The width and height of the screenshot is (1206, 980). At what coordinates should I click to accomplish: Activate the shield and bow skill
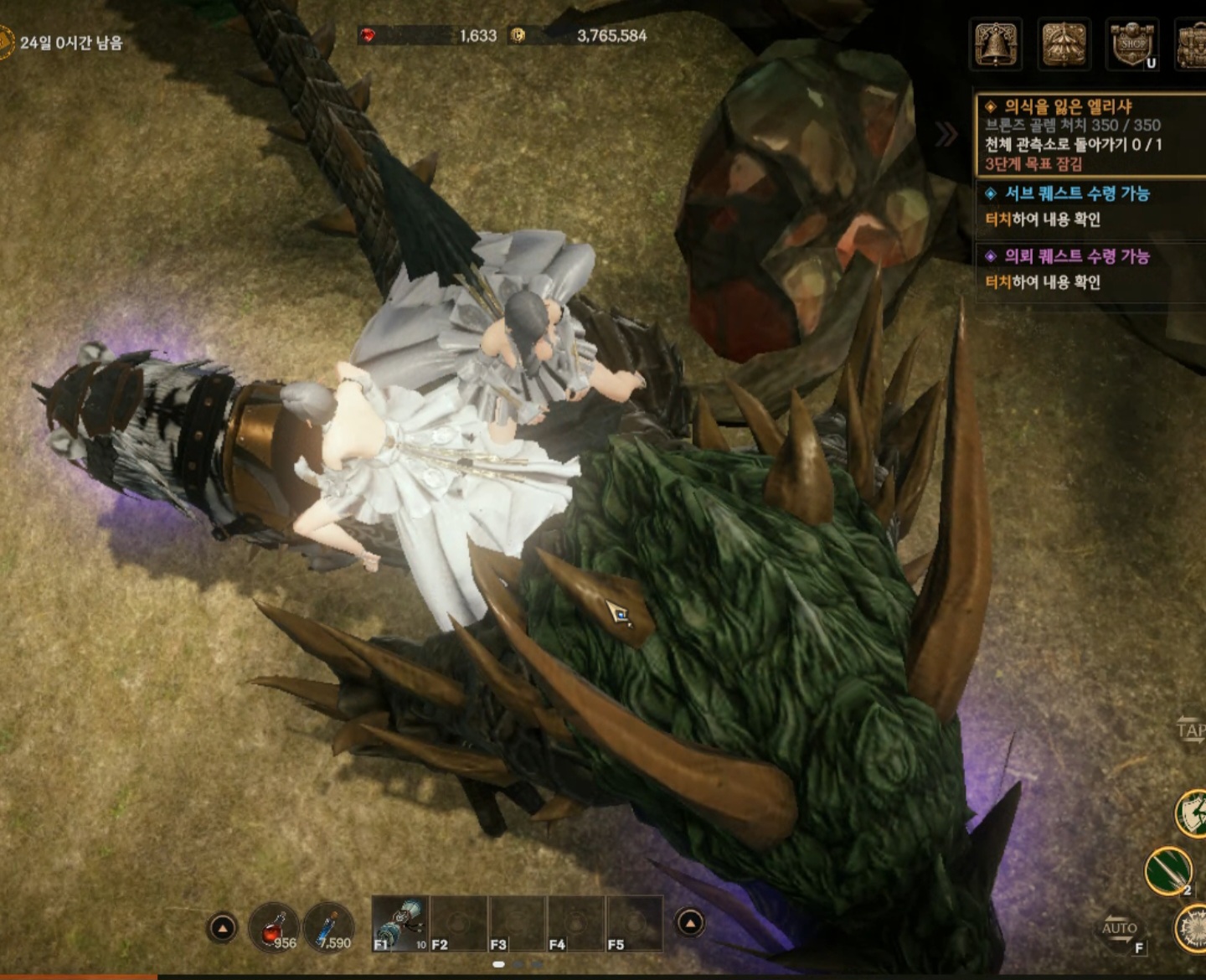point(1192,812)
